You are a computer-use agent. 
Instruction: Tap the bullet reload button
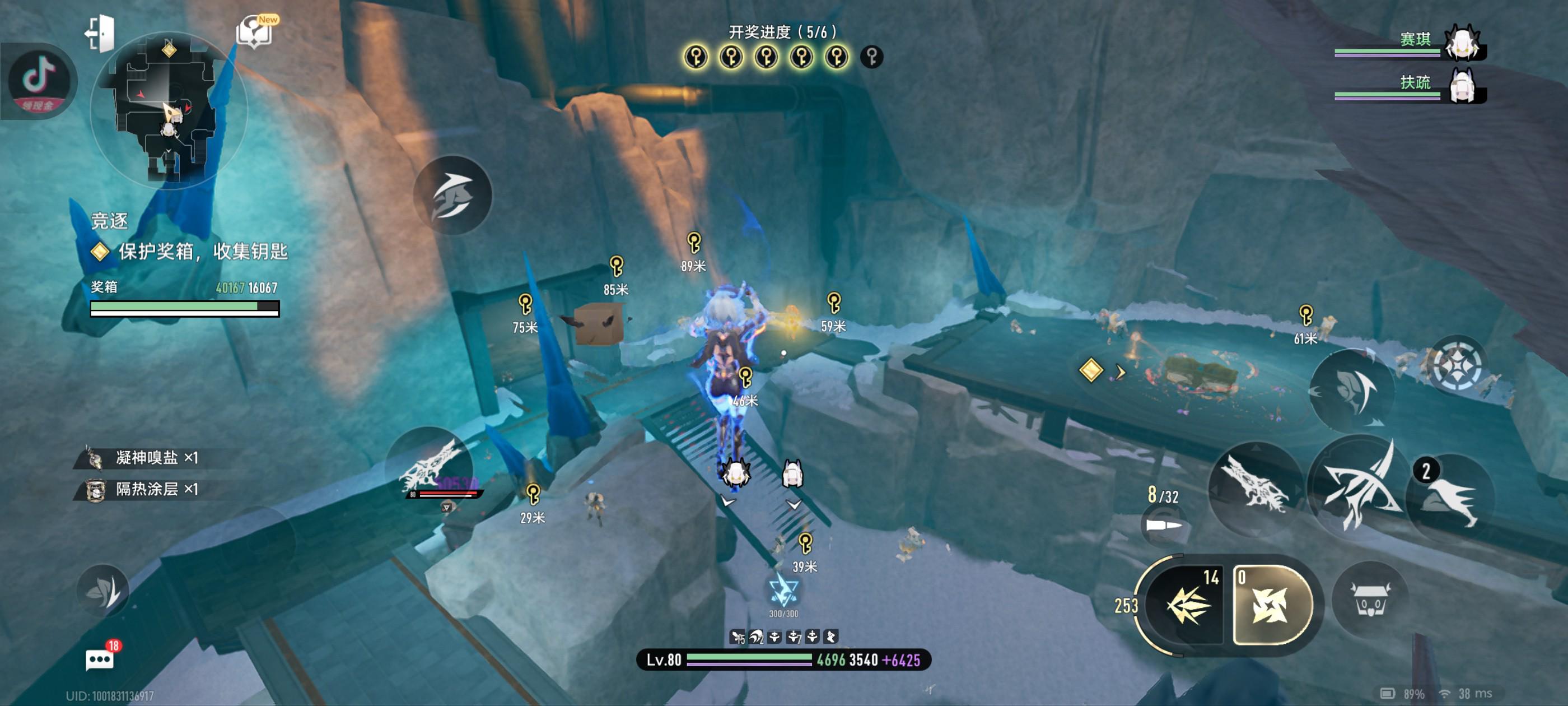[x=1163, y=525]
